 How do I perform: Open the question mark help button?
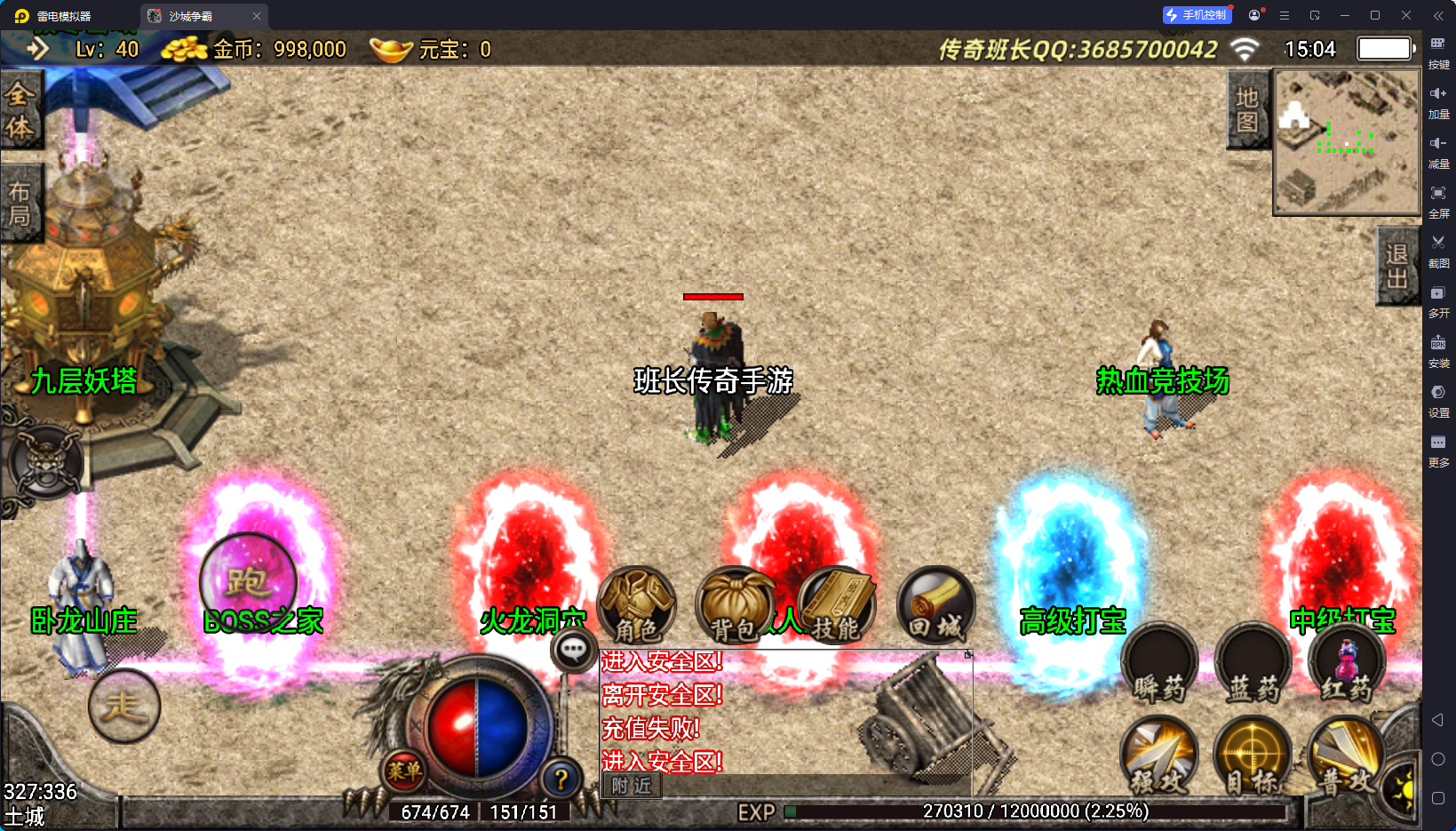[x=561, y=780]
